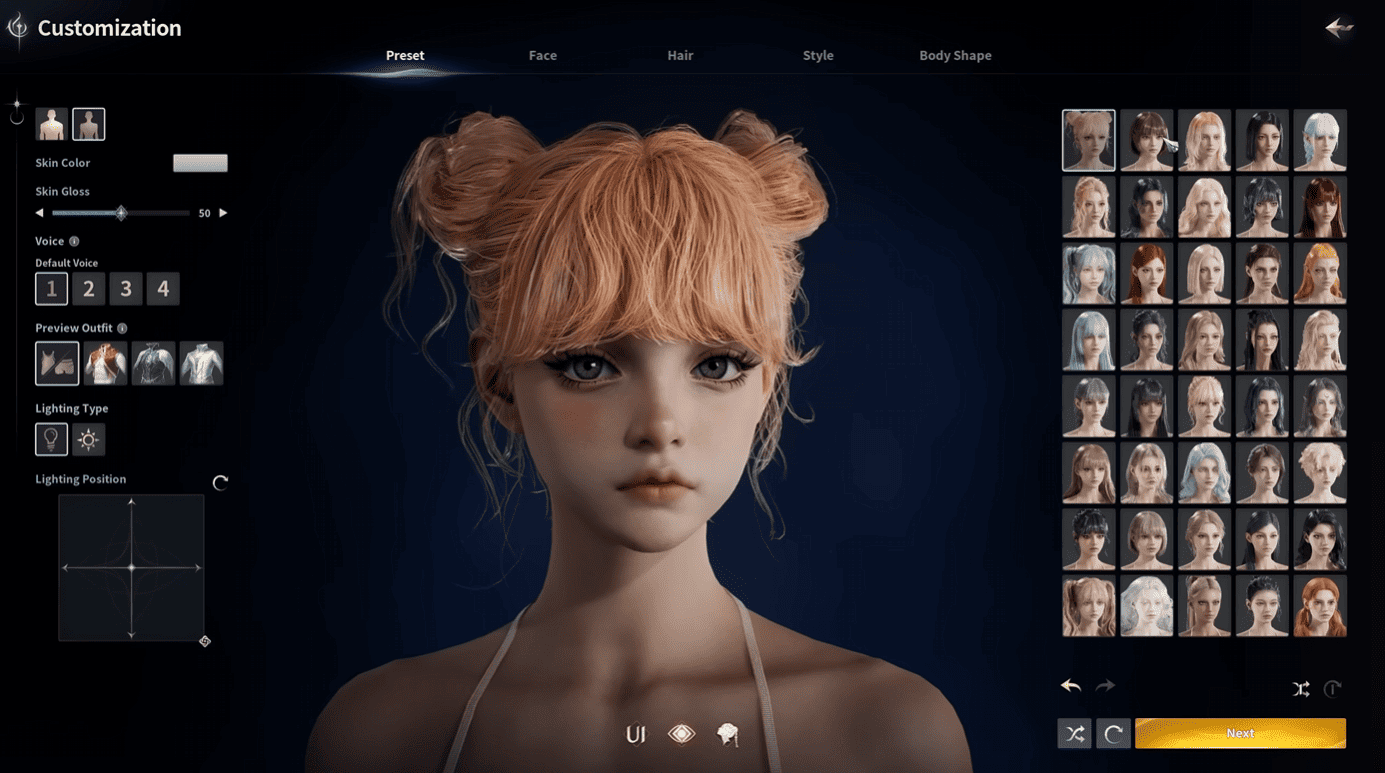
Task: Select the light bulb lighting type
Action: [x=51, y=439]
